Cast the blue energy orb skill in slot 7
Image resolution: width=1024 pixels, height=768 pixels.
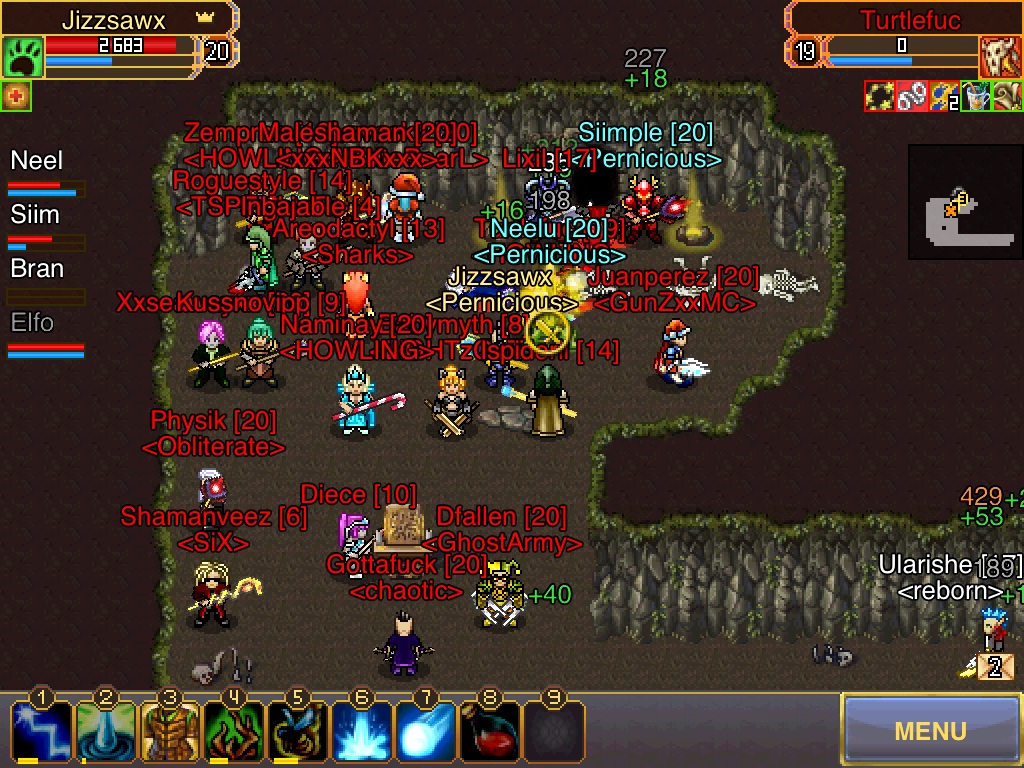[426, 731]
